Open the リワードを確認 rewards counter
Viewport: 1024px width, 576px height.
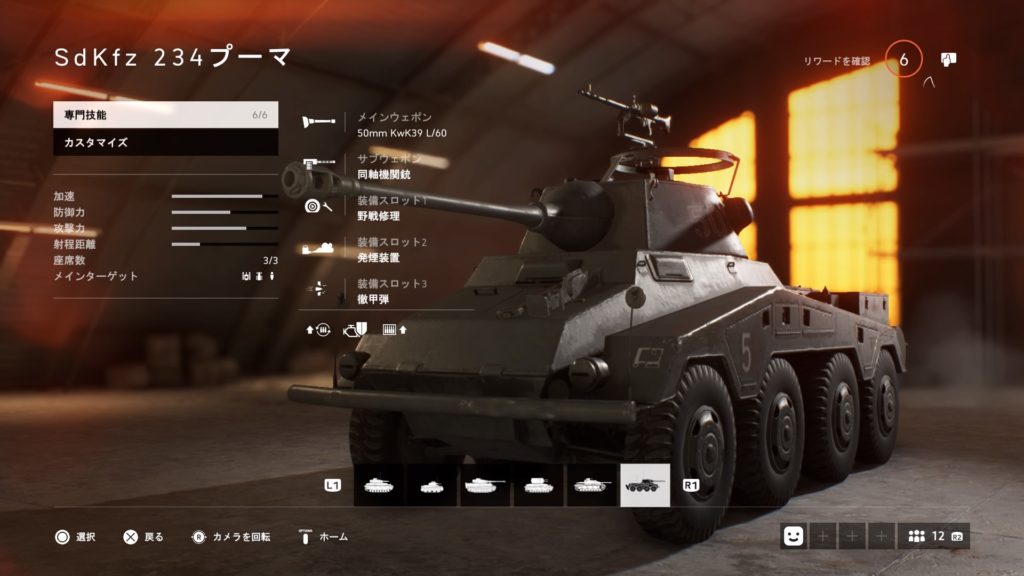pos(903,61)
